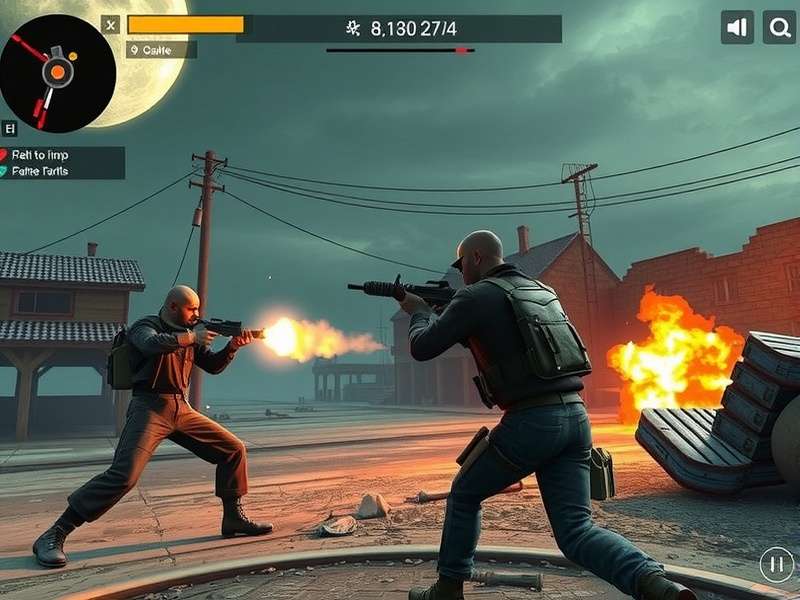Pause the game with the pause button
This screenshot has width=800, height=600.
click(x=776, y=564)
